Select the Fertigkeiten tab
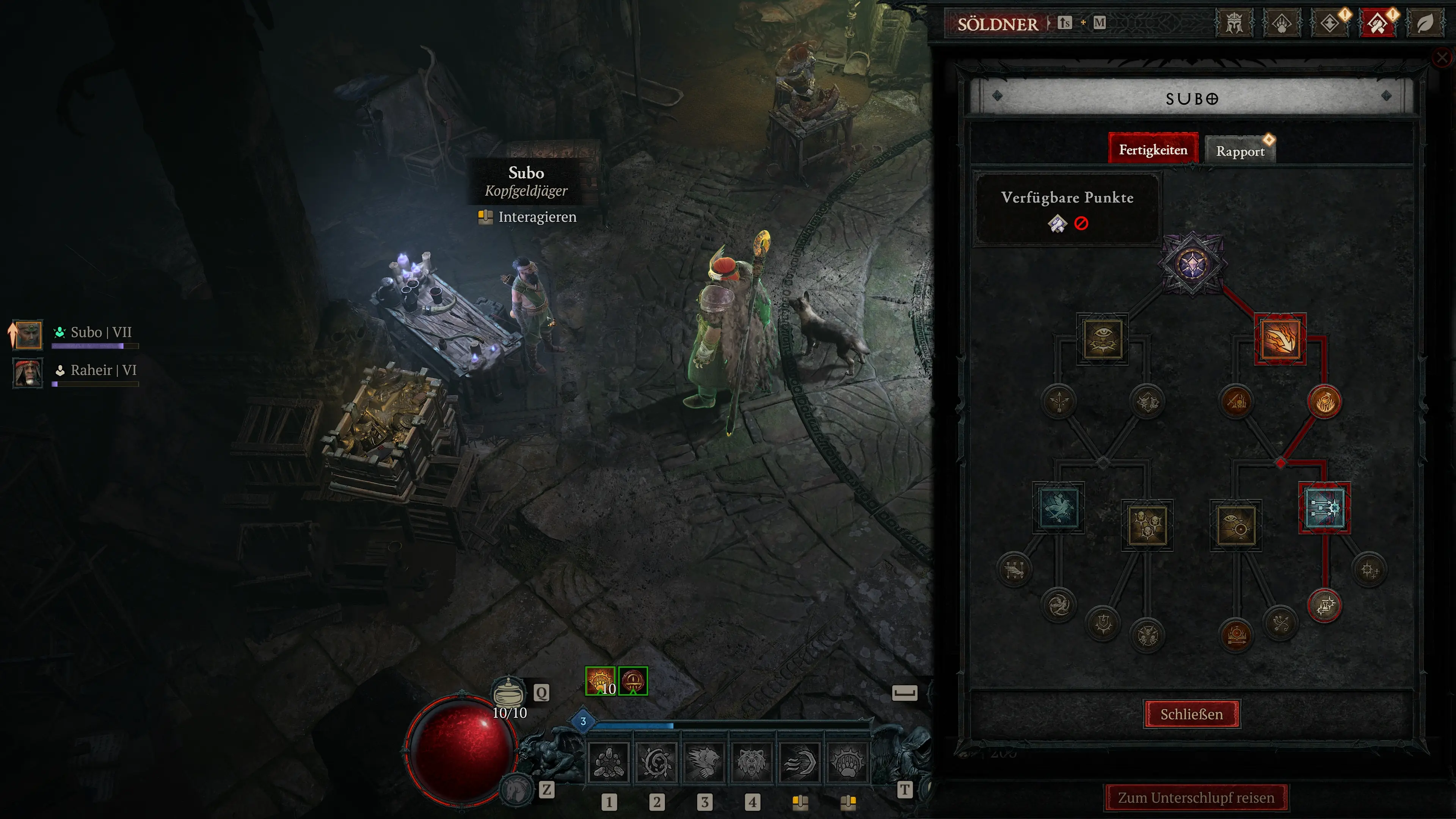The height and width of the screenshot is (819, 1456). (x=1153, y=149)
